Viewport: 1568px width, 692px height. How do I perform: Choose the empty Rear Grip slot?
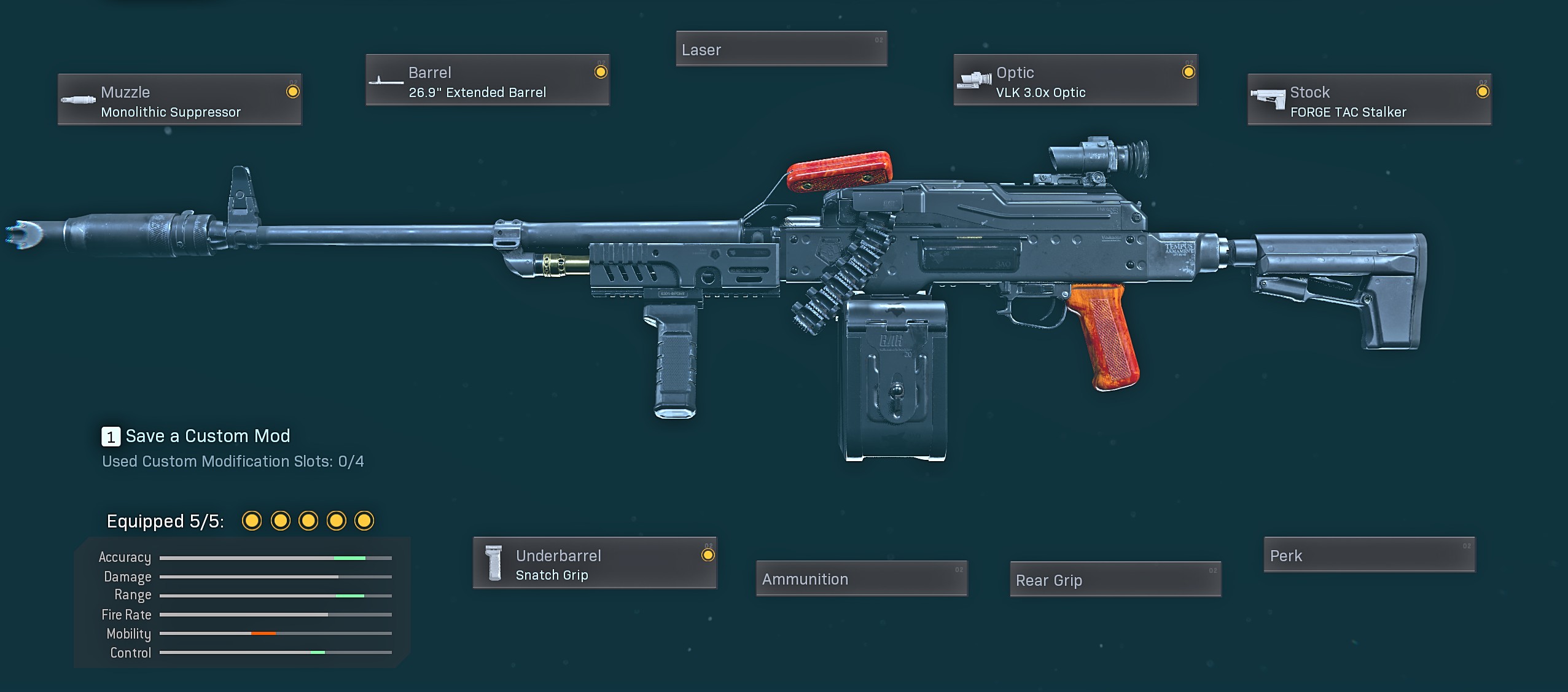(x=1115, y=579)
